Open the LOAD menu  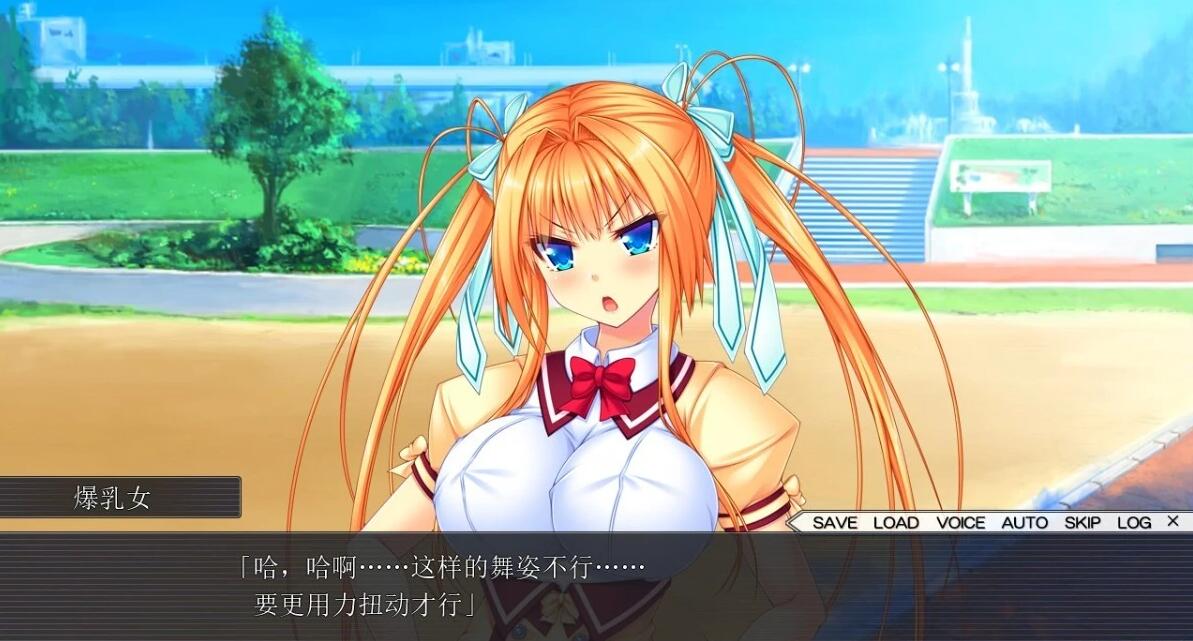(895, 522)
